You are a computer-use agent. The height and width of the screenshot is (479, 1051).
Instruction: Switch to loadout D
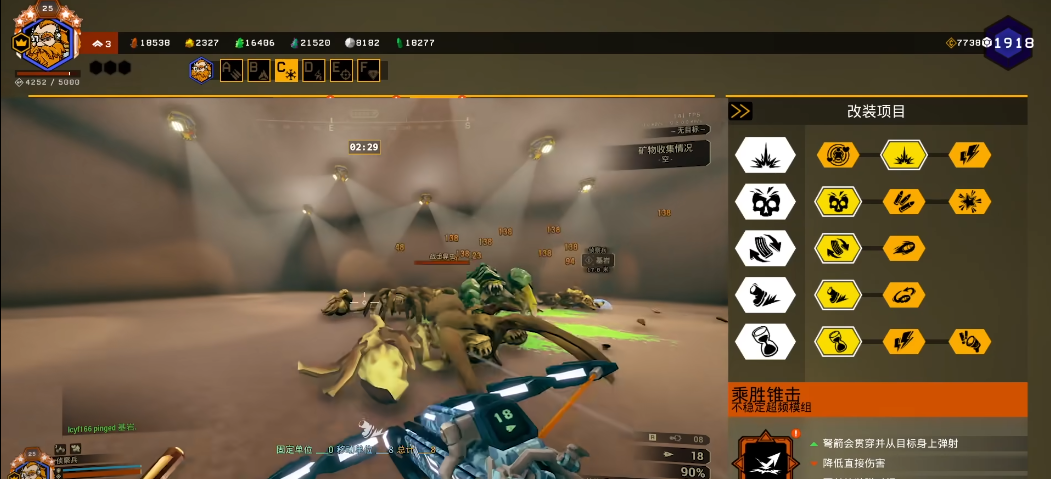pyautogui.click(x=314, y=70)
